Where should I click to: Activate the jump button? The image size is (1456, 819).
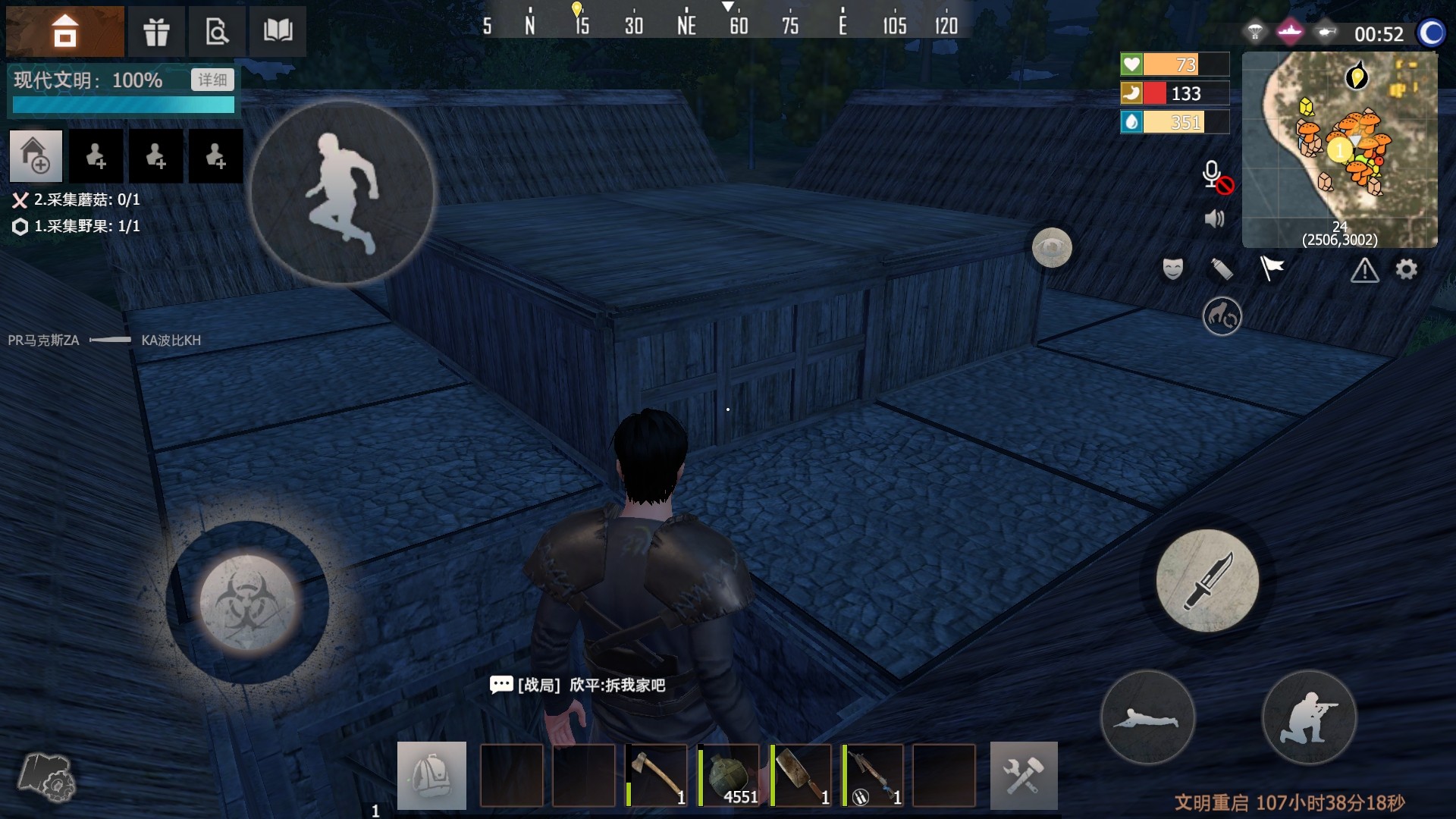(x=343, y=193)
